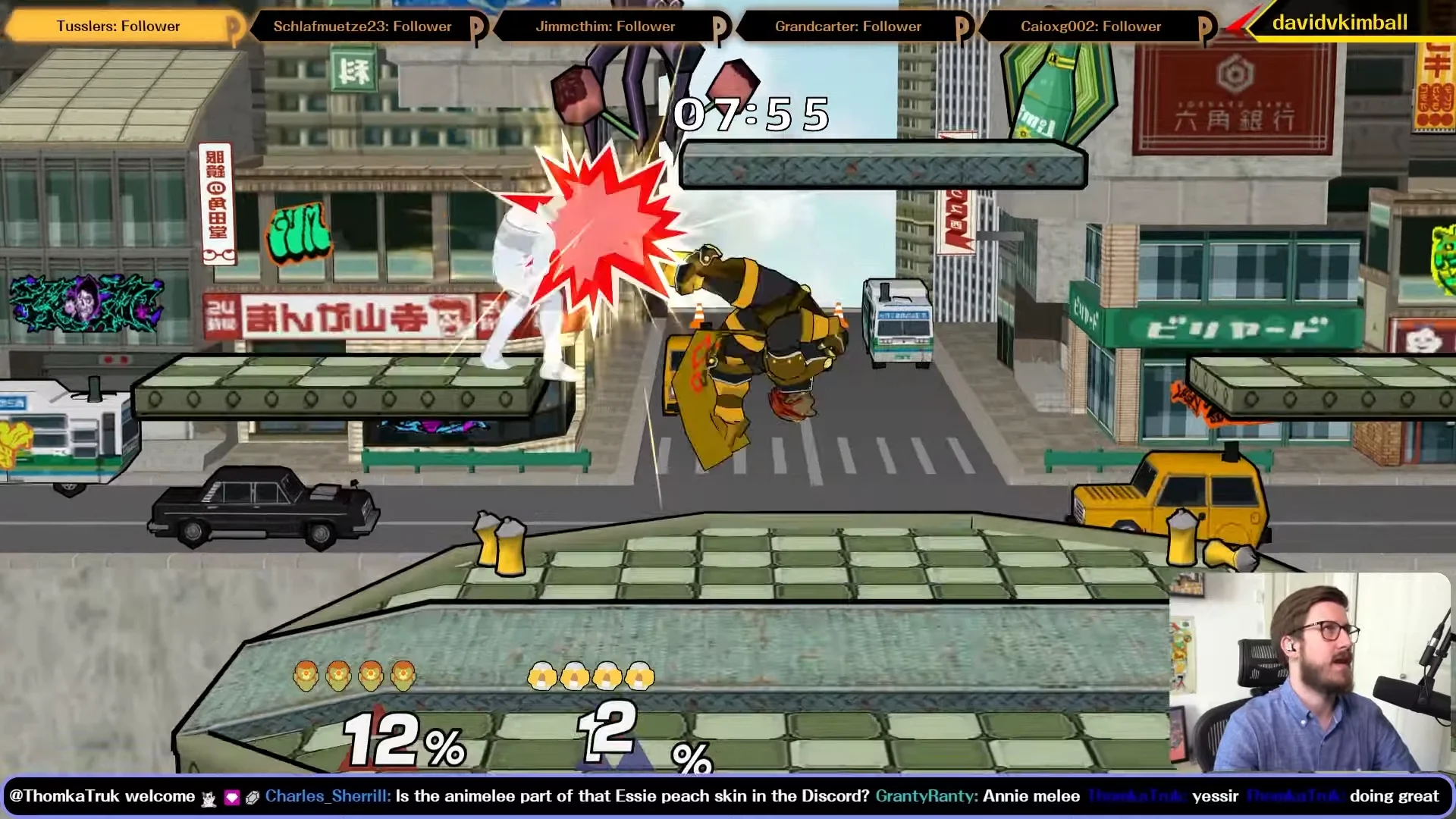1456x819 pixels.
Task: Click the P flag beside Grandcarter
Action: coord(964,27)
